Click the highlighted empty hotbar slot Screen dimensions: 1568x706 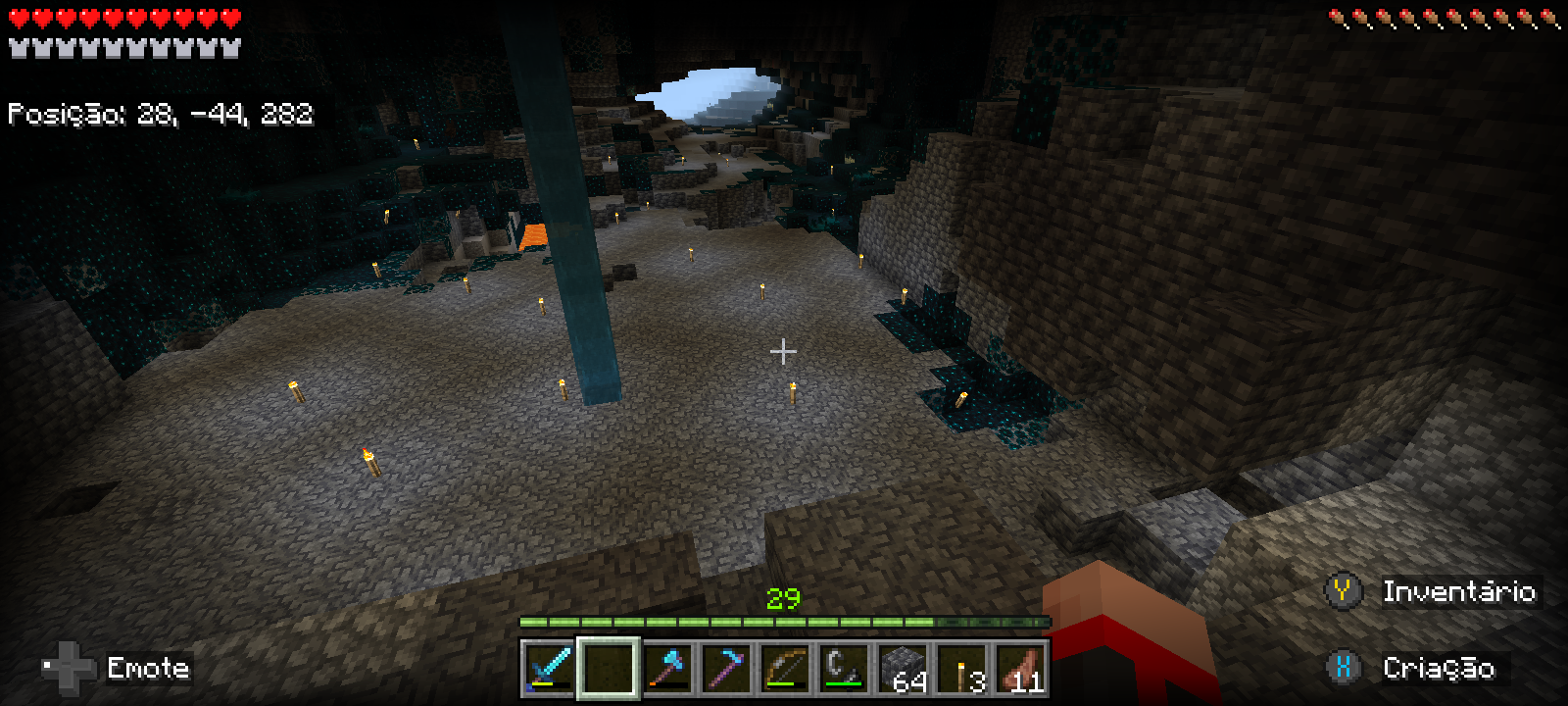coord(609,669)
